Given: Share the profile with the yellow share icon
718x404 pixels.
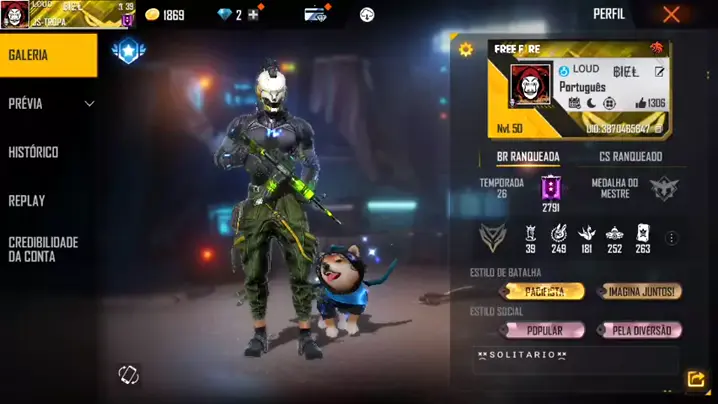Looking at the screenshot, I should (x=696, y=379).
